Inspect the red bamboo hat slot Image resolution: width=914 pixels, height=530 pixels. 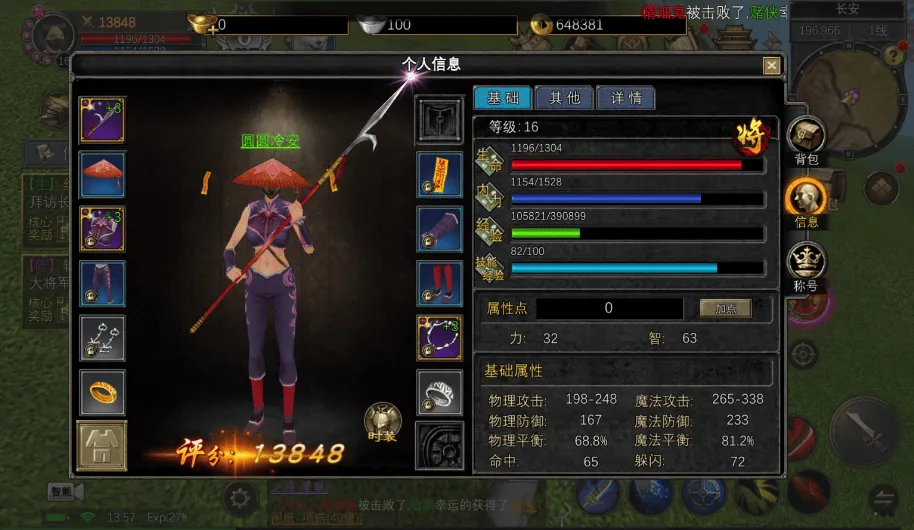102,175
